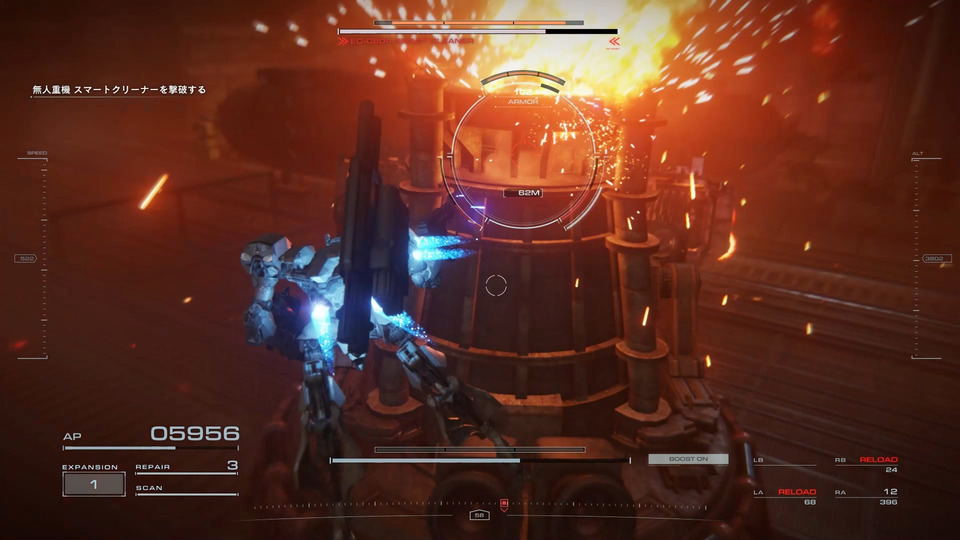Select the RA weapon slot
This screenshot has height=540, width=960.
[866, 496]
